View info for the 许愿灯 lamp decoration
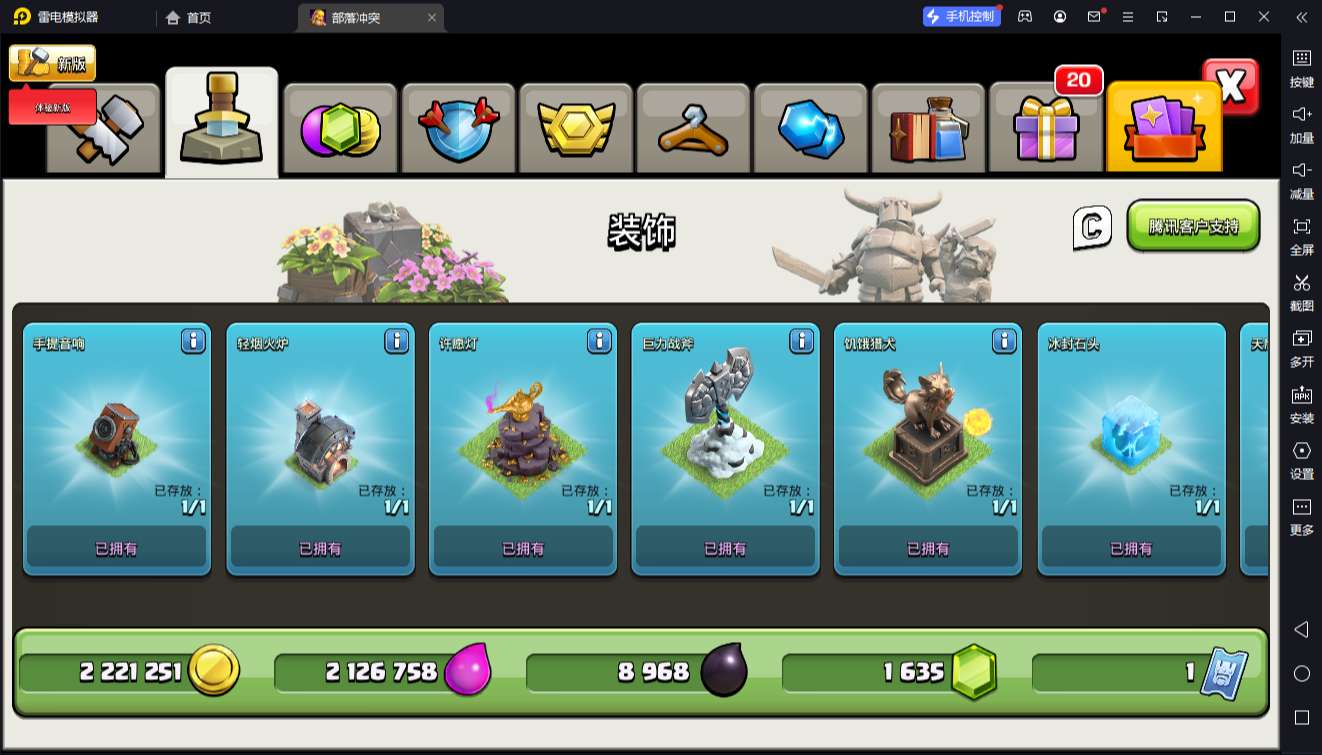Image resolution: width=1322 pixels, height=755 pixels. pyautogui.click(x=599, y=342)
